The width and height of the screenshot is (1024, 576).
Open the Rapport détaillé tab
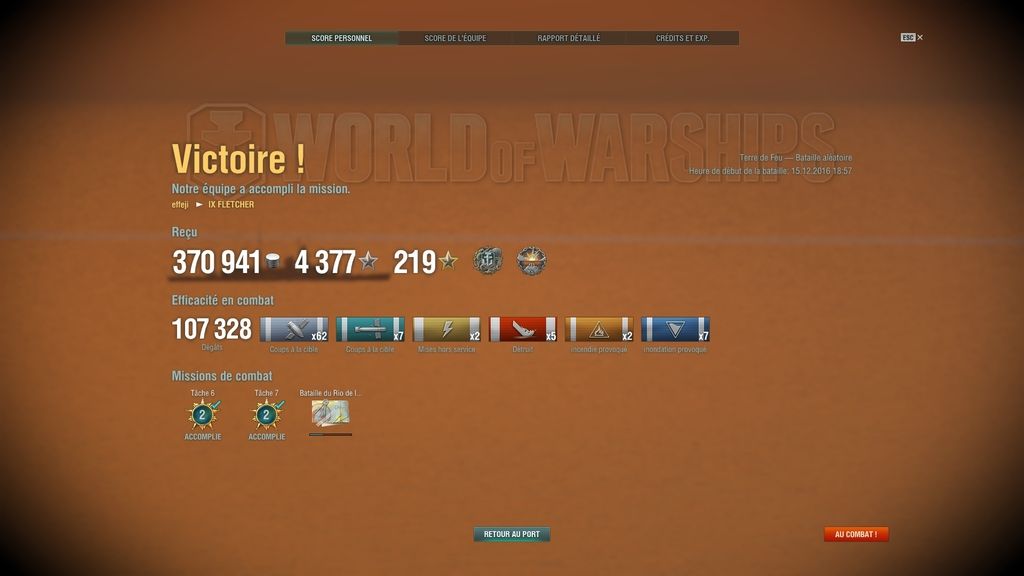tap(569, 38)
